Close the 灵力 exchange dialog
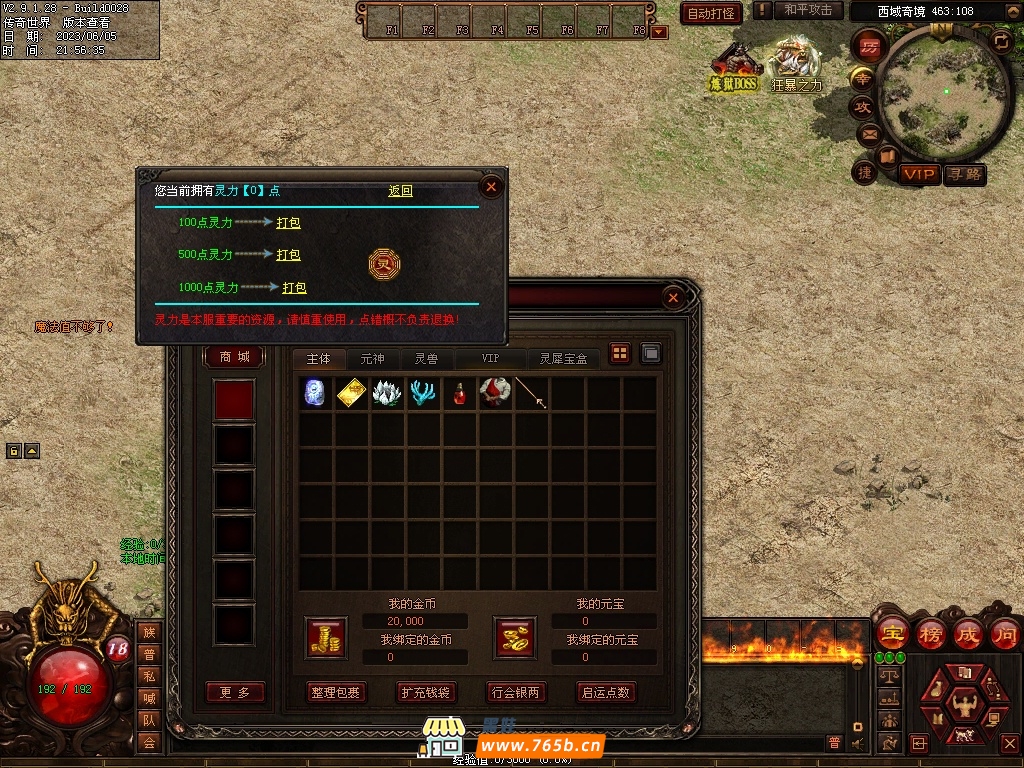1024x768 pixels. coord(491,186)
